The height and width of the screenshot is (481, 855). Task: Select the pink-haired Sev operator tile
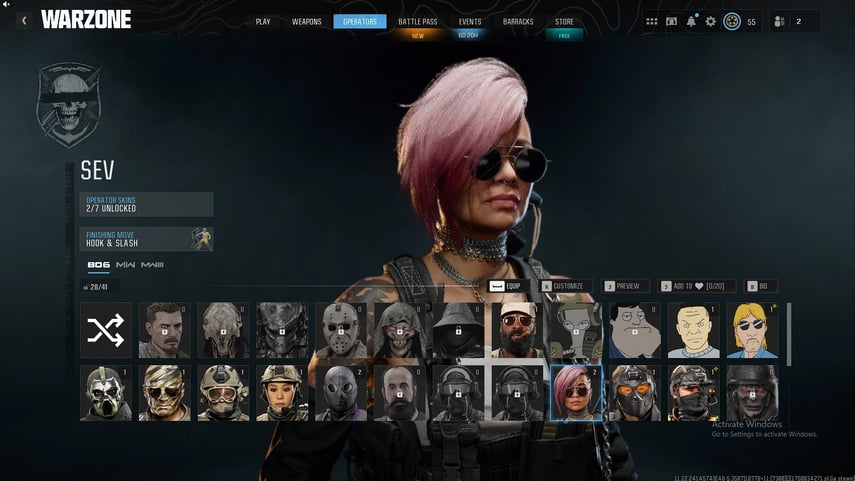tap(576, 393)
